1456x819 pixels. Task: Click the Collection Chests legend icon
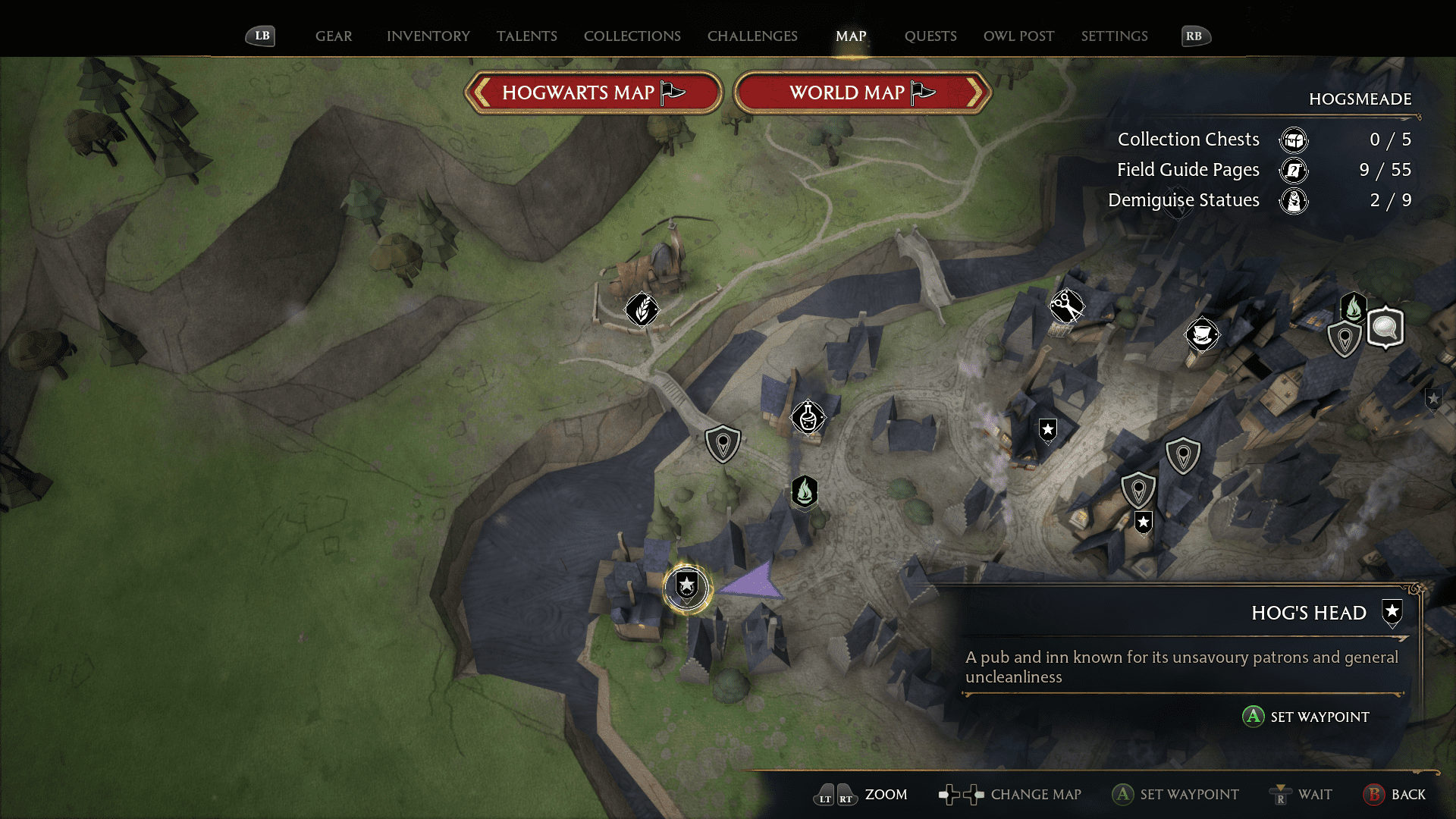pyautogui.click(x=1294, y=140)
